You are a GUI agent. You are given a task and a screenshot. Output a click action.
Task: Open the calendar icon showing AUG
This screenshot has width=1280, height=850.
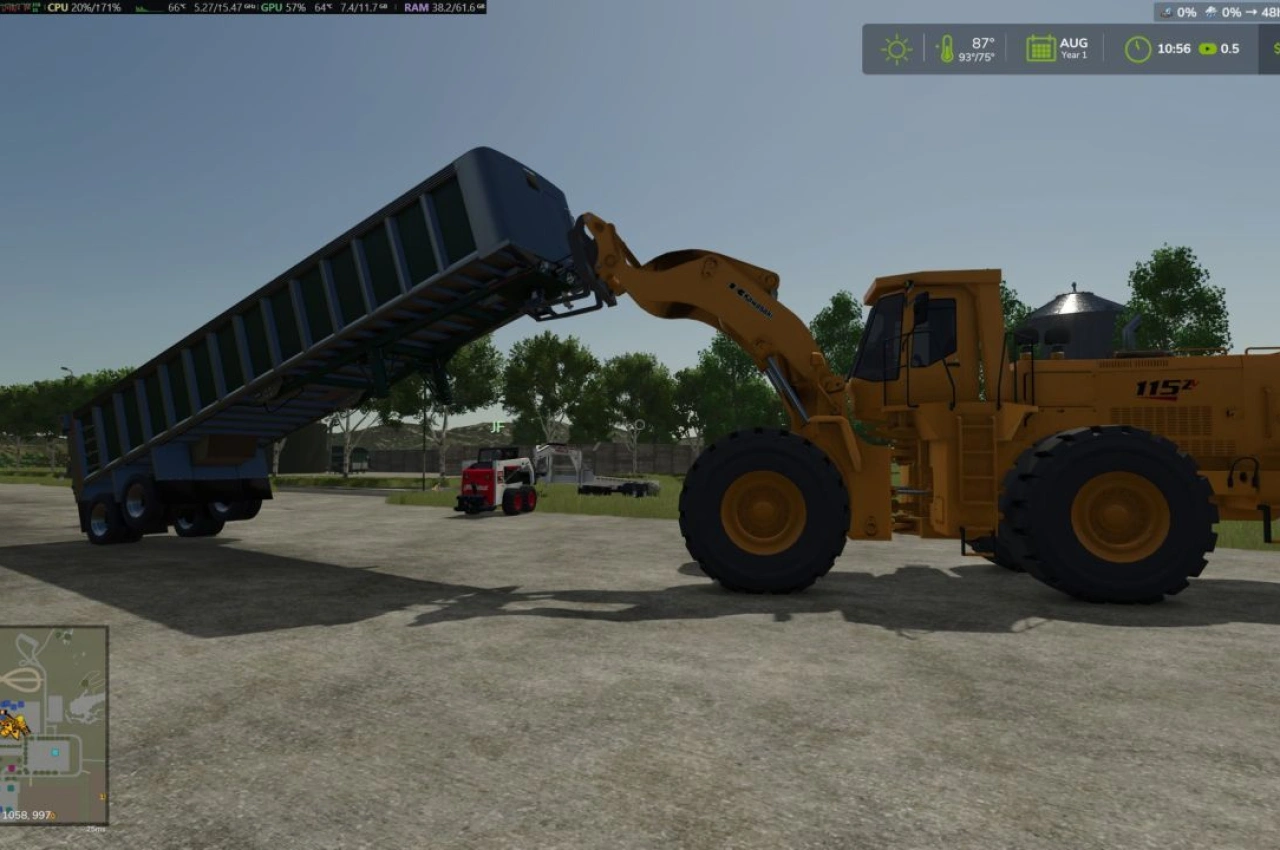(1040, 46)
